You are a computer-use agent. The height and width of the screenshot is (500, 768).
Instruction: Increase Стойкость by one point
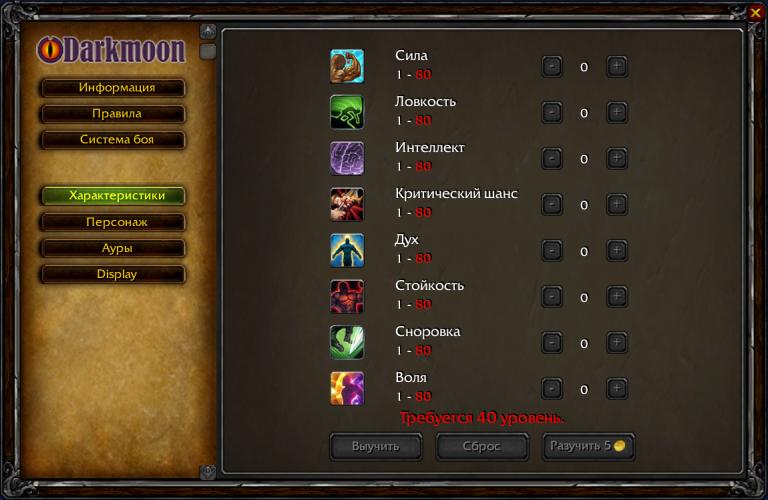(617, 297)
